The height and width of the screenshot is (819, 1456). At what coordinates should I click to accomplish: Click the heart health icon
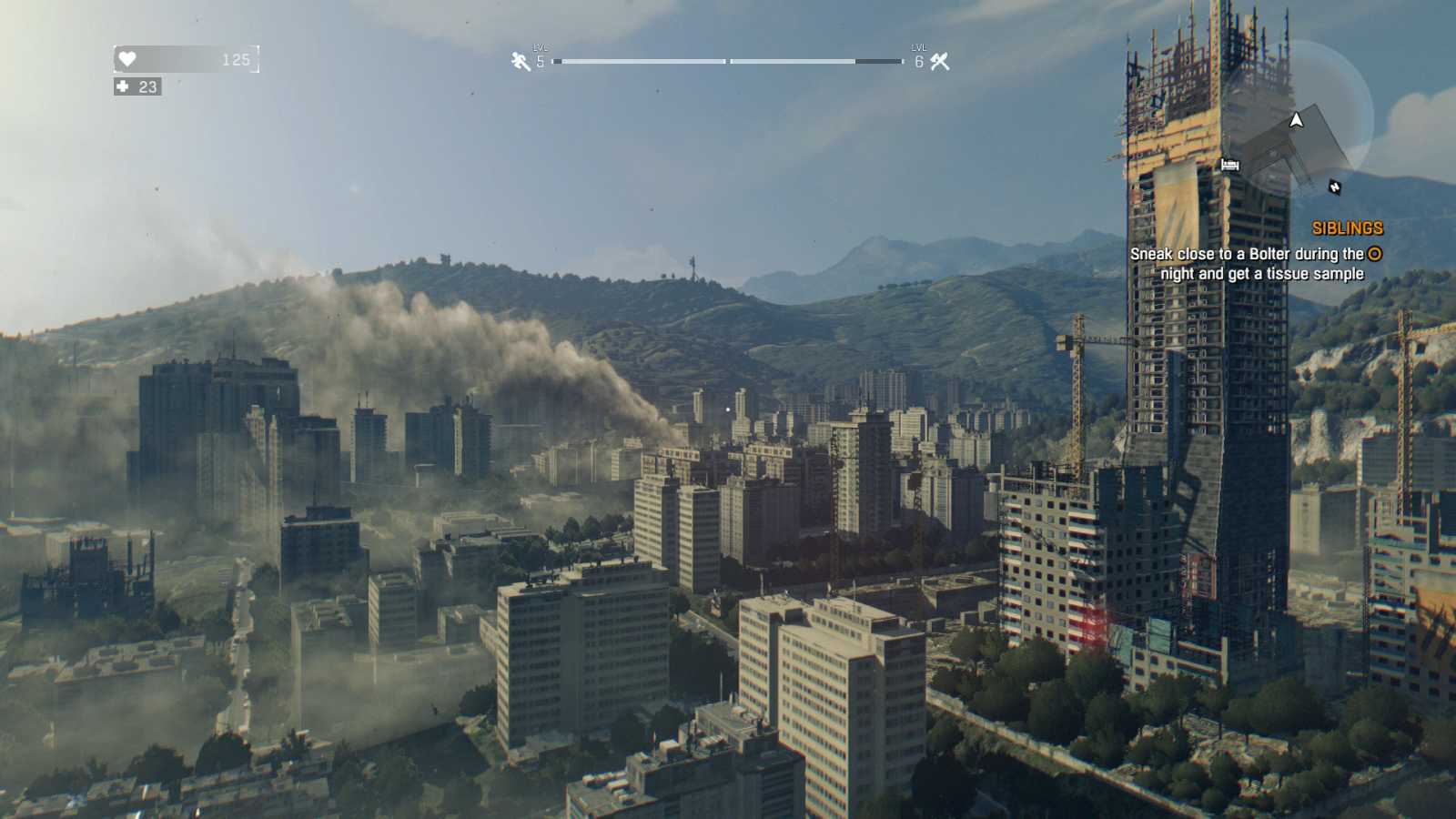(x=128, y=60)
